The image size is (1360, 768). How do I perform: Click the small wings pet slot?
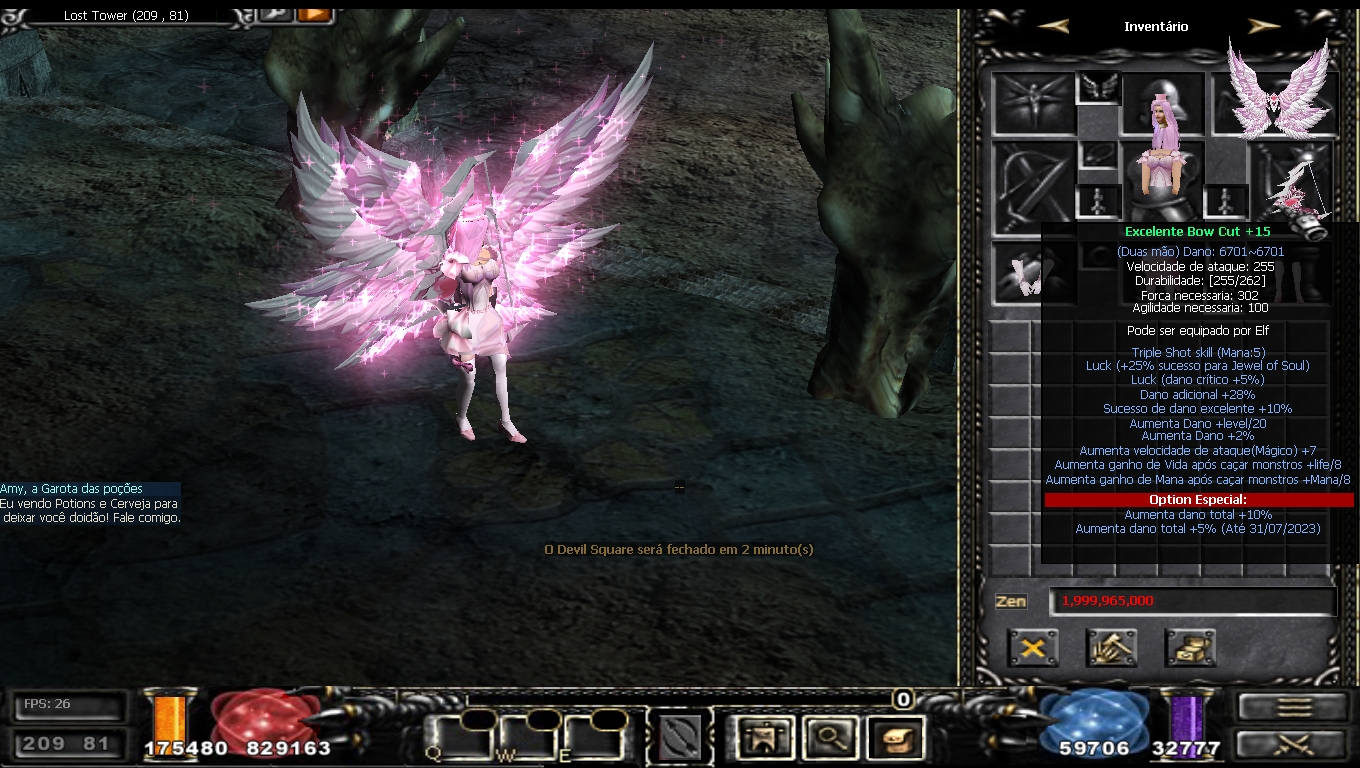point(1097,89)
